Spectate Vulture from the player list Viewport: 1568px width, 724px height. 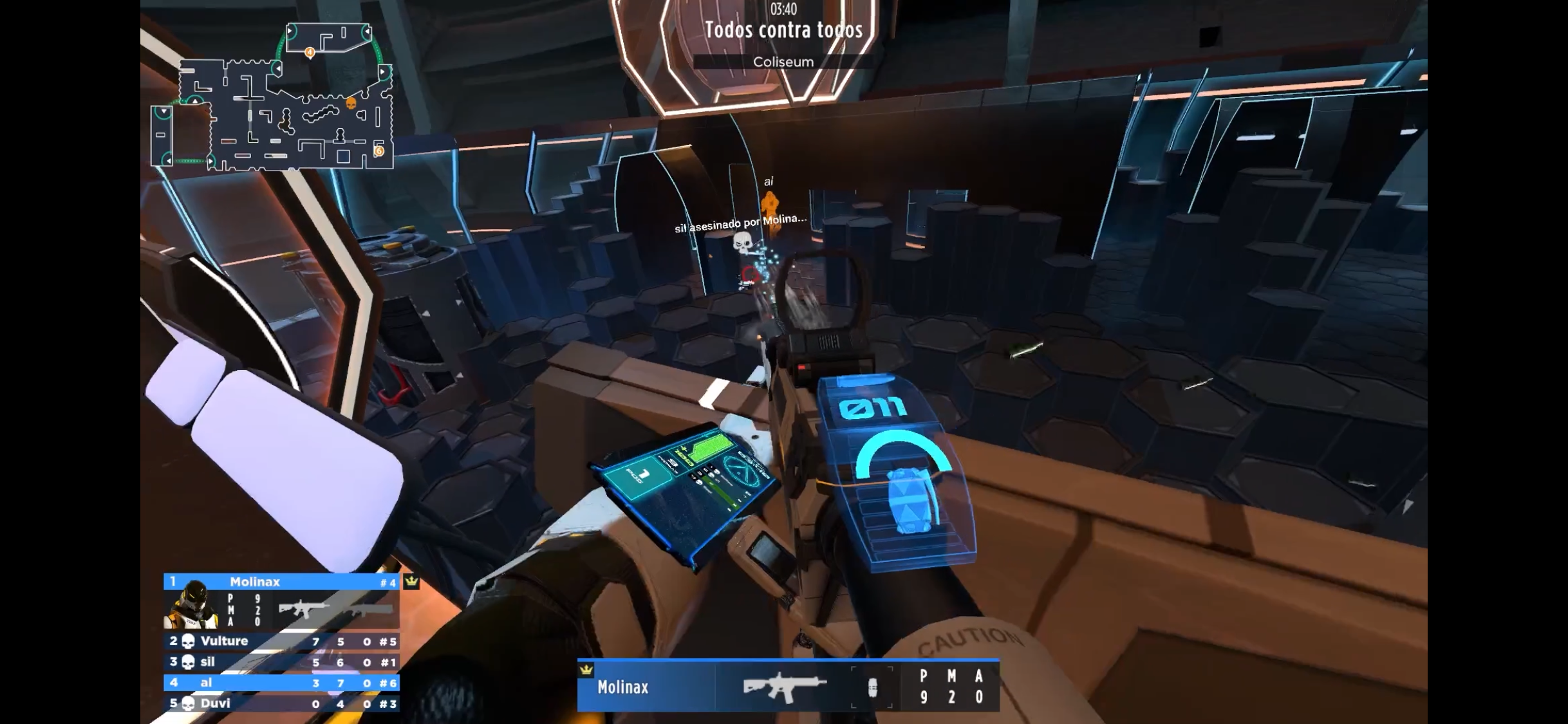tap(281, 641)
